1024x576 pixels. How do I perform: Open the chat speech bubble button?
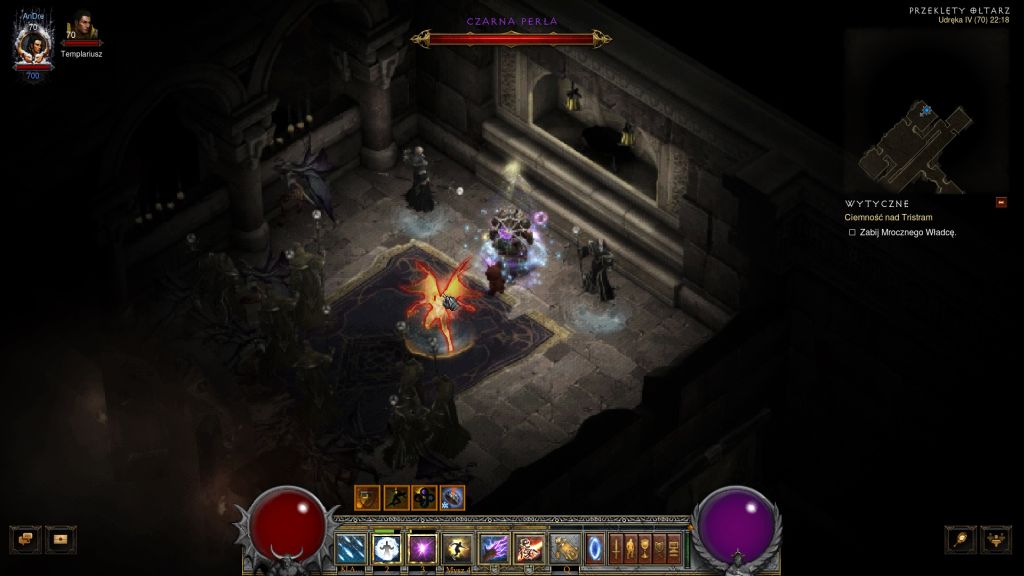[26, 539]
